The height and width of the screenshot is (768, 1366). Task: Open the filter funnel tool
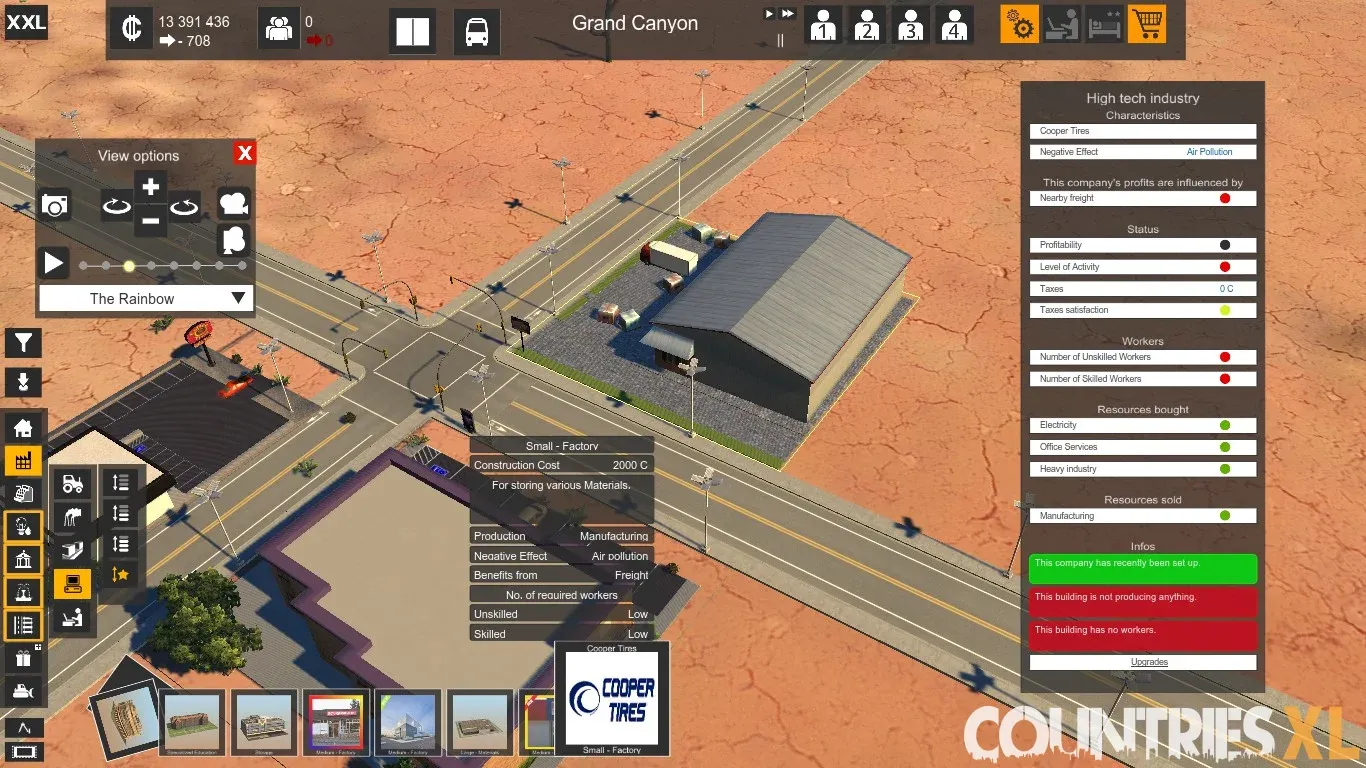[x=23, y=343]
